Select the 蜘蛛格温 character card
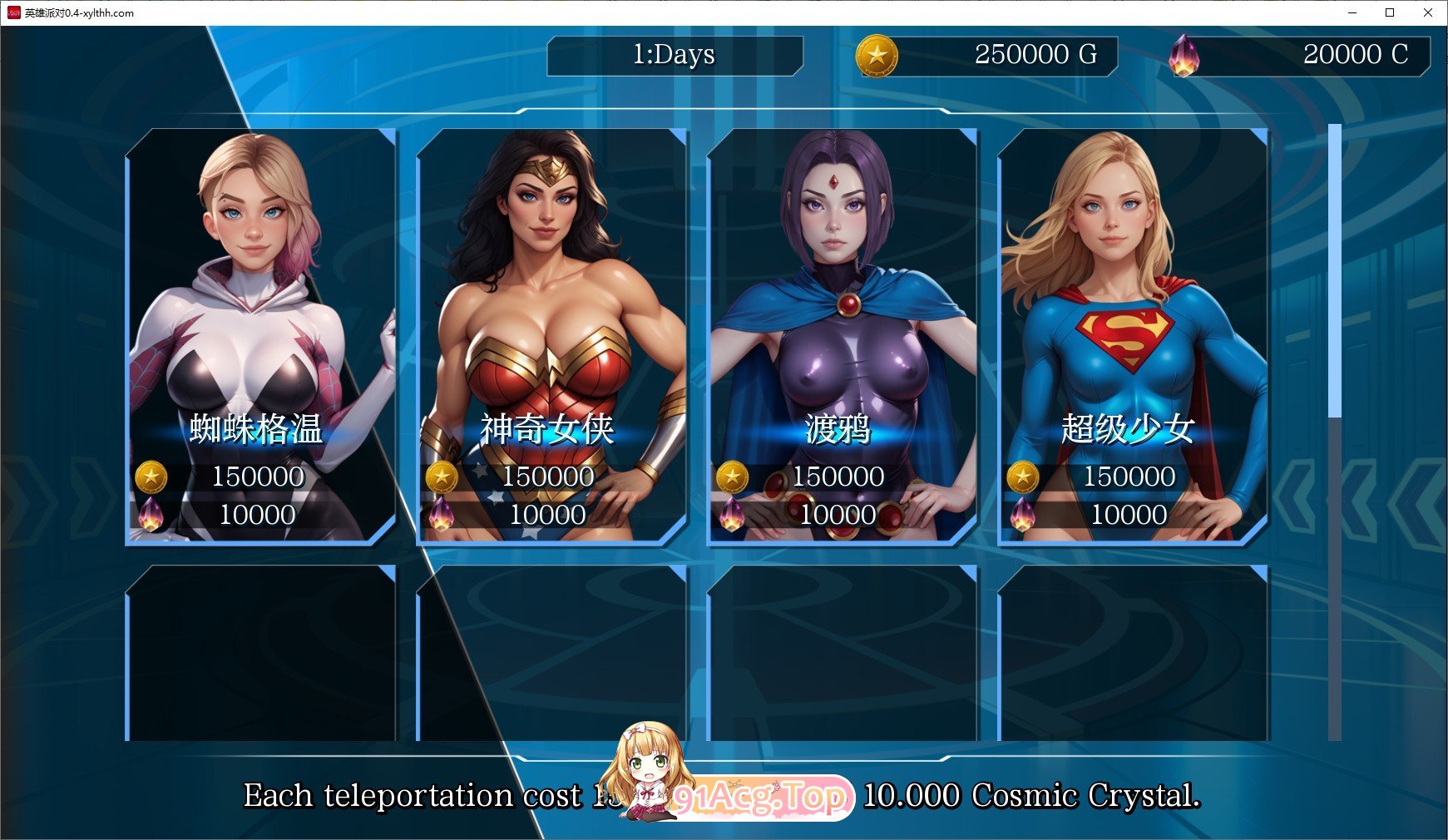The height and width of the screenshot is (840, 1448). [x=260, y=337]
